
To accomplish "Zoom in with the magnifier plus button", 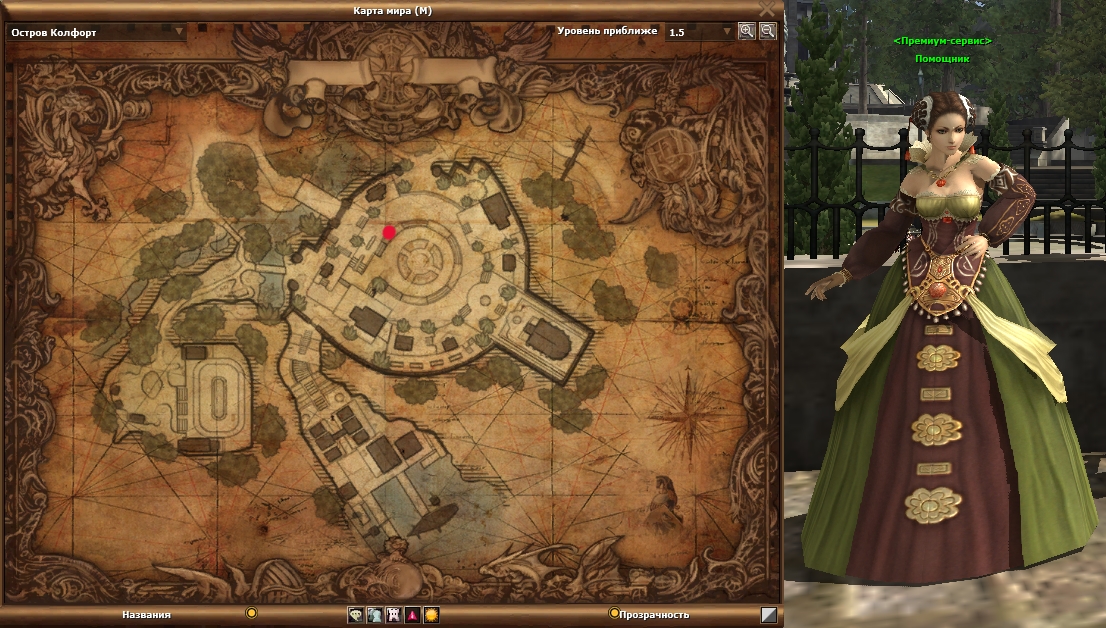I will (746, 31).
